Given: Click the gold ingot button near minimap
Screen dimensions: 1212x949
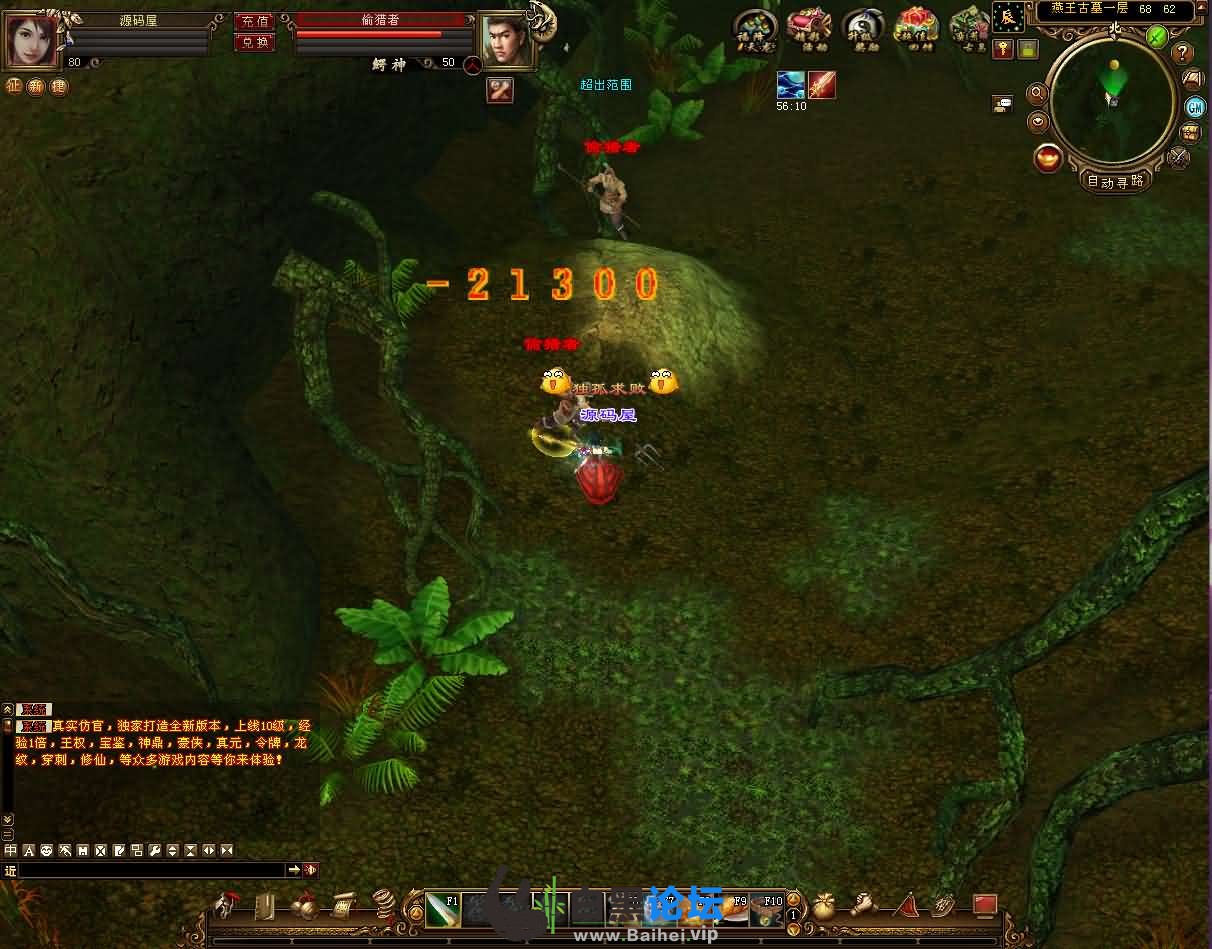Looking at the screenshot, I should coord(1048,158).
